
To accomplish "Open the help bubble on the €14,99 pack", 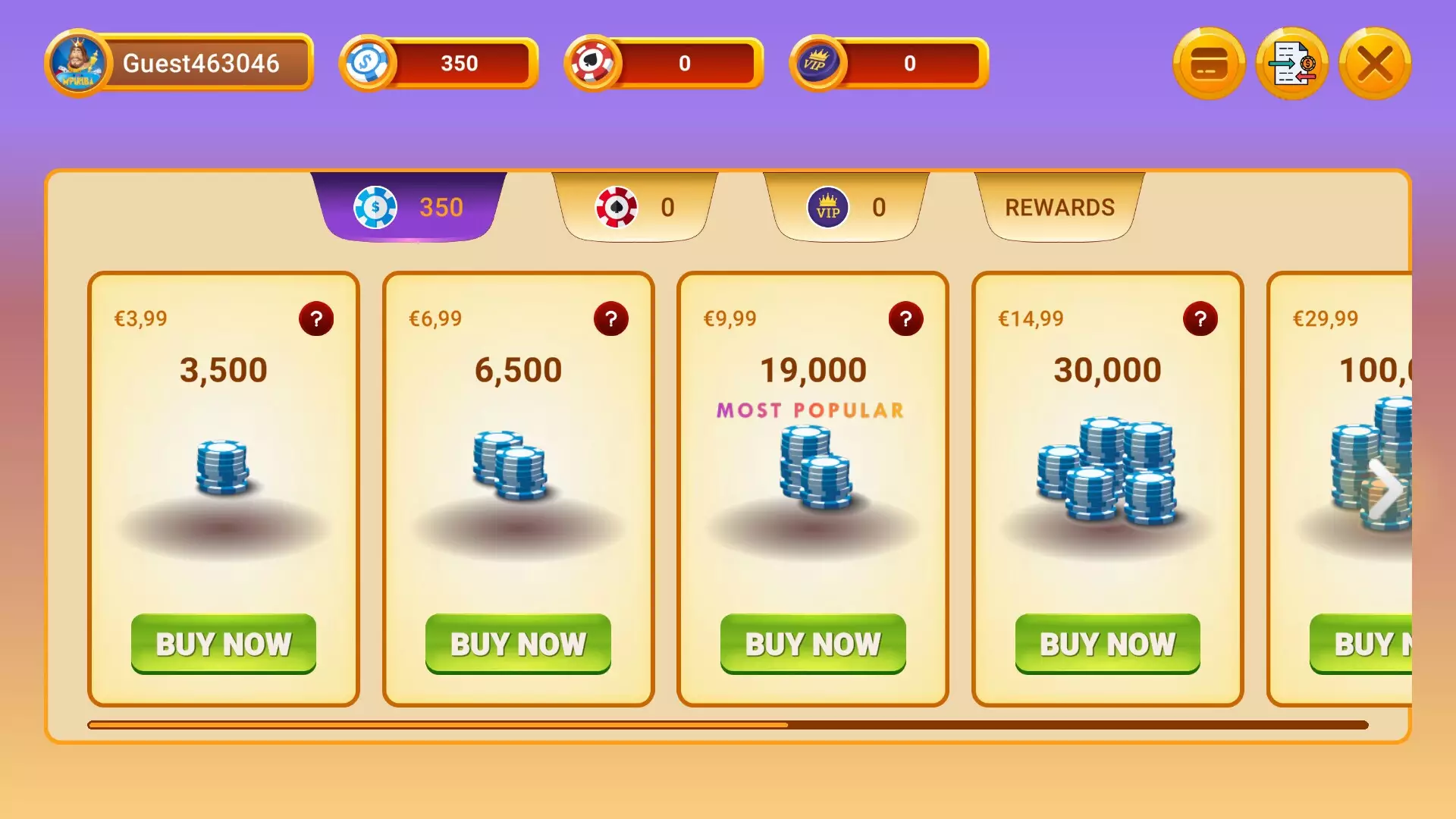I will 1200,319.
